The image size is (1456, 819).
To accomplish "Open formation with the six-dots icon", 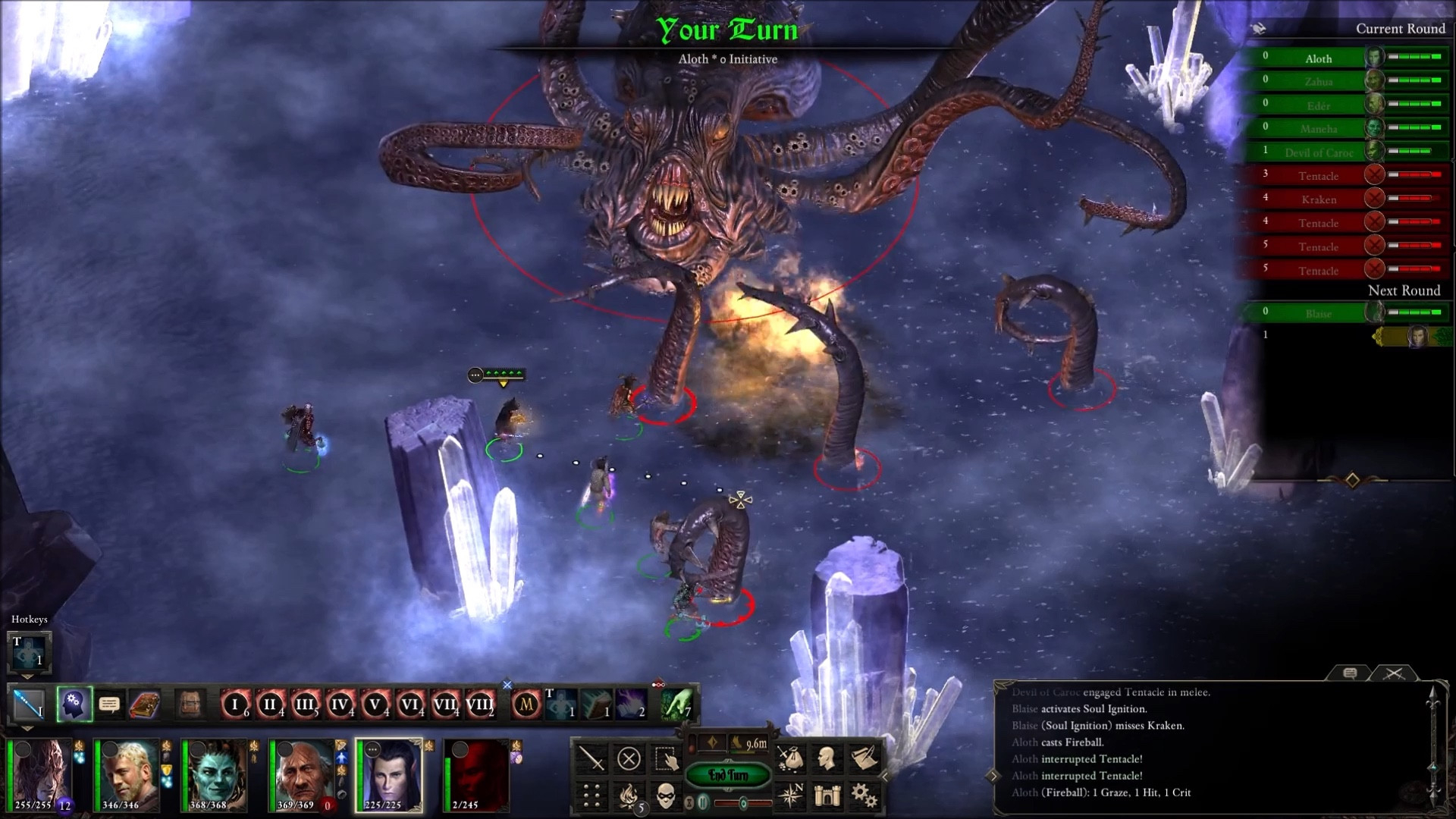I will tap(591, 795).
